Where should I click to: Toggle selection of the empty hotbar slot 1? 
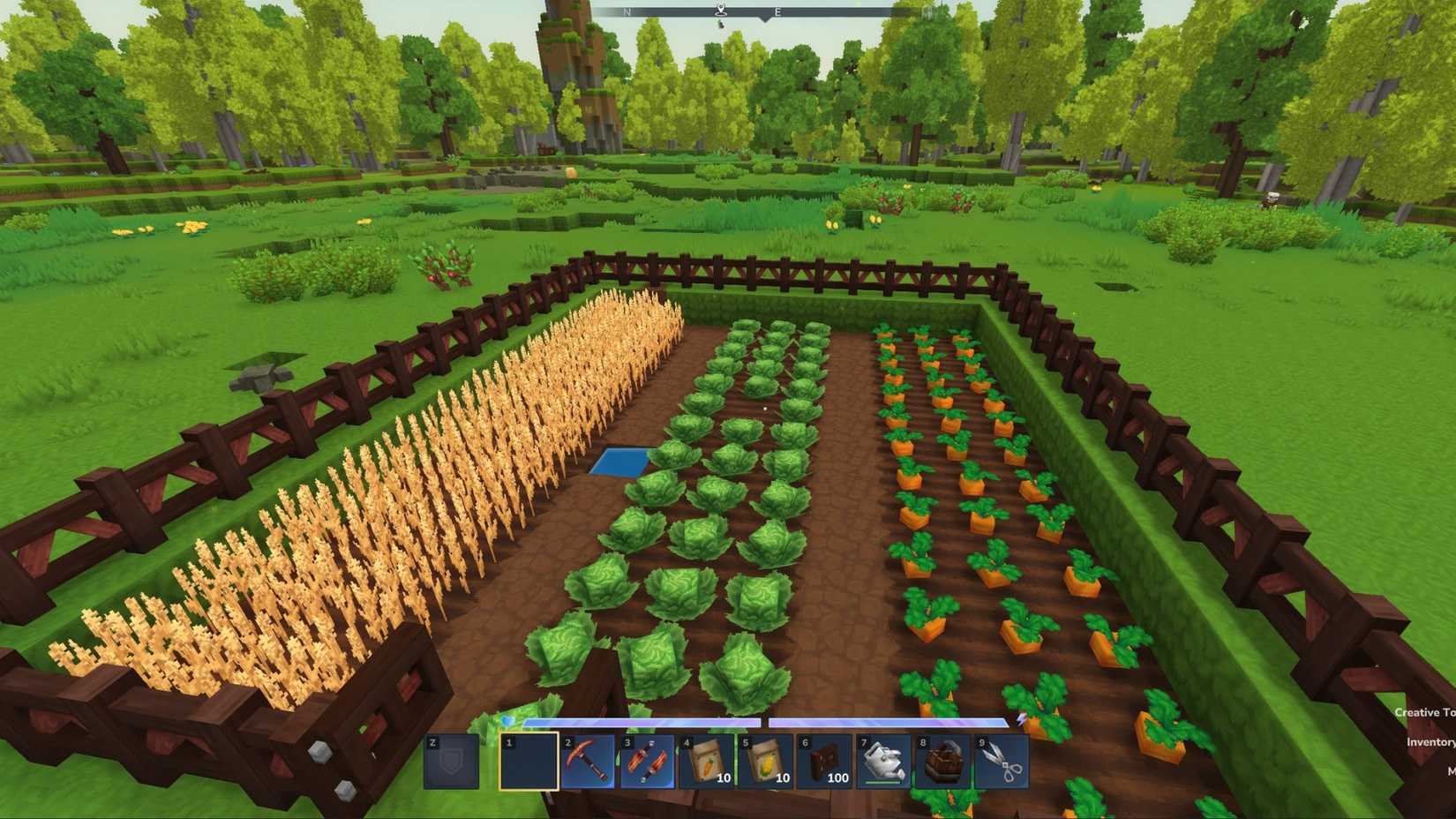(x=529, y=762)
